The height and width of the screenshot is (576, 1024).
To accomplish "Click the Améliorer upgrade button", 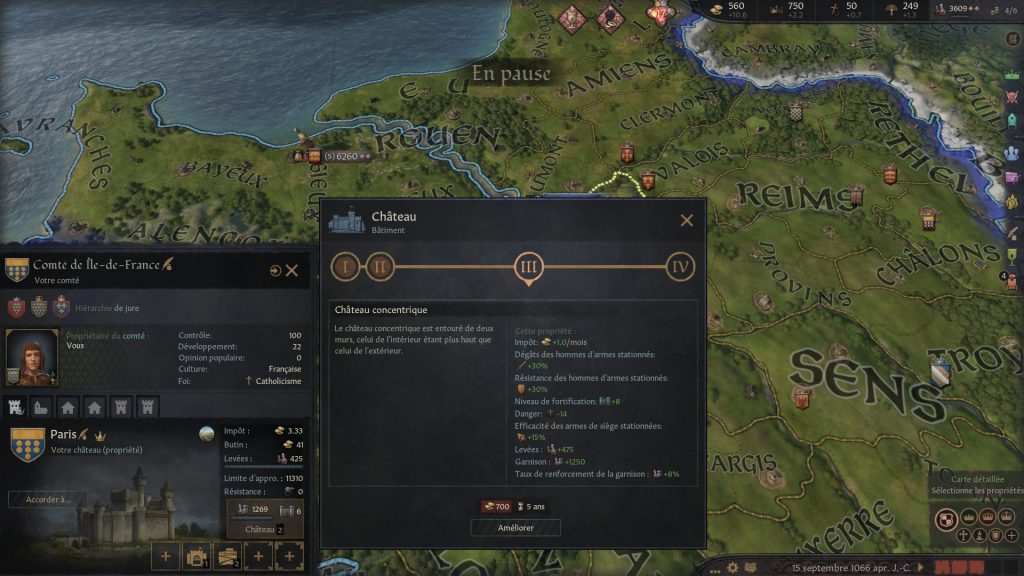I will (515, 527).
